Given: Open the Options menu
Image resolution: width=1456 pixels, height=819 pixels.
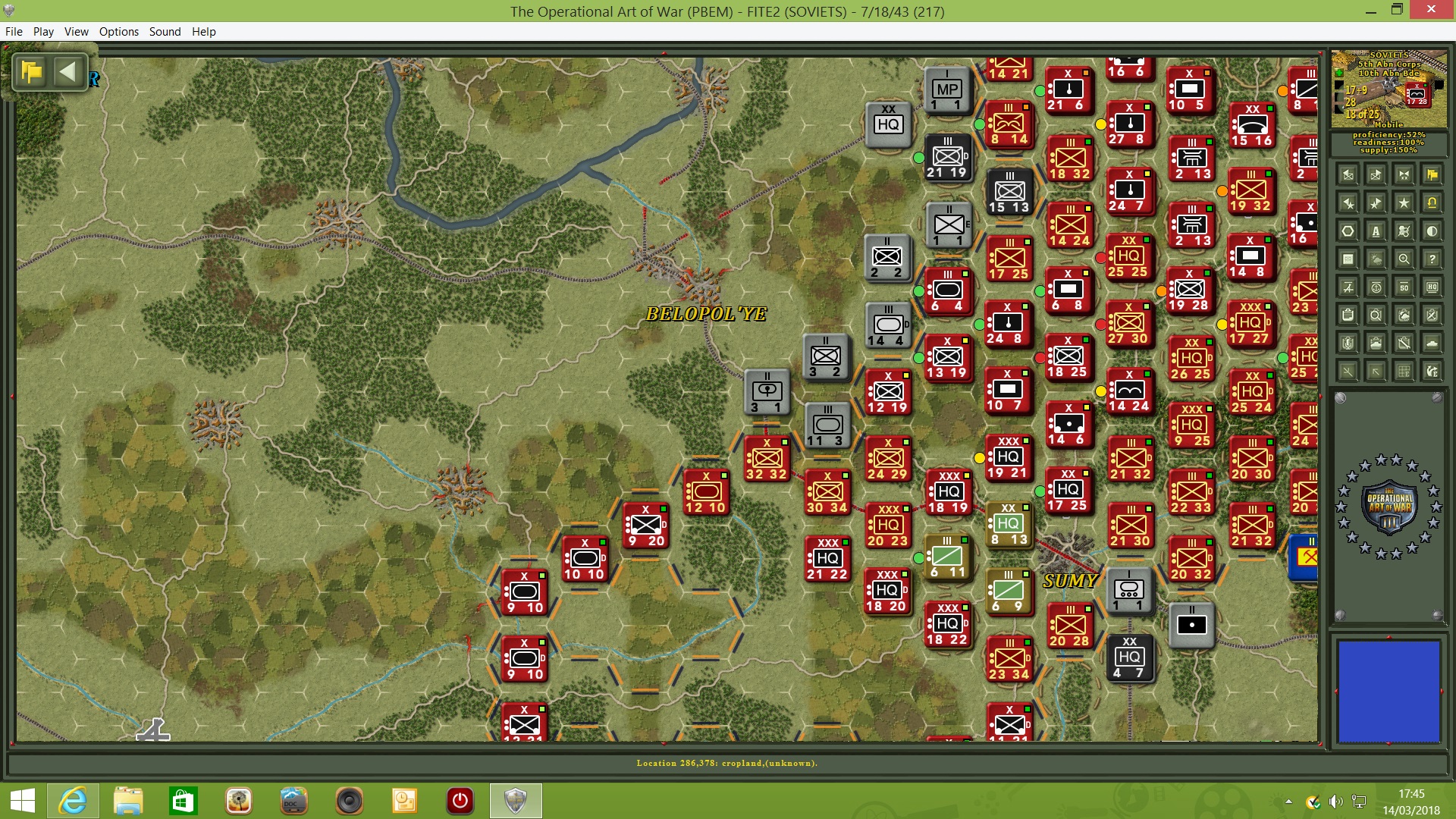Looking at the screenshot, I should coord(118,32).
